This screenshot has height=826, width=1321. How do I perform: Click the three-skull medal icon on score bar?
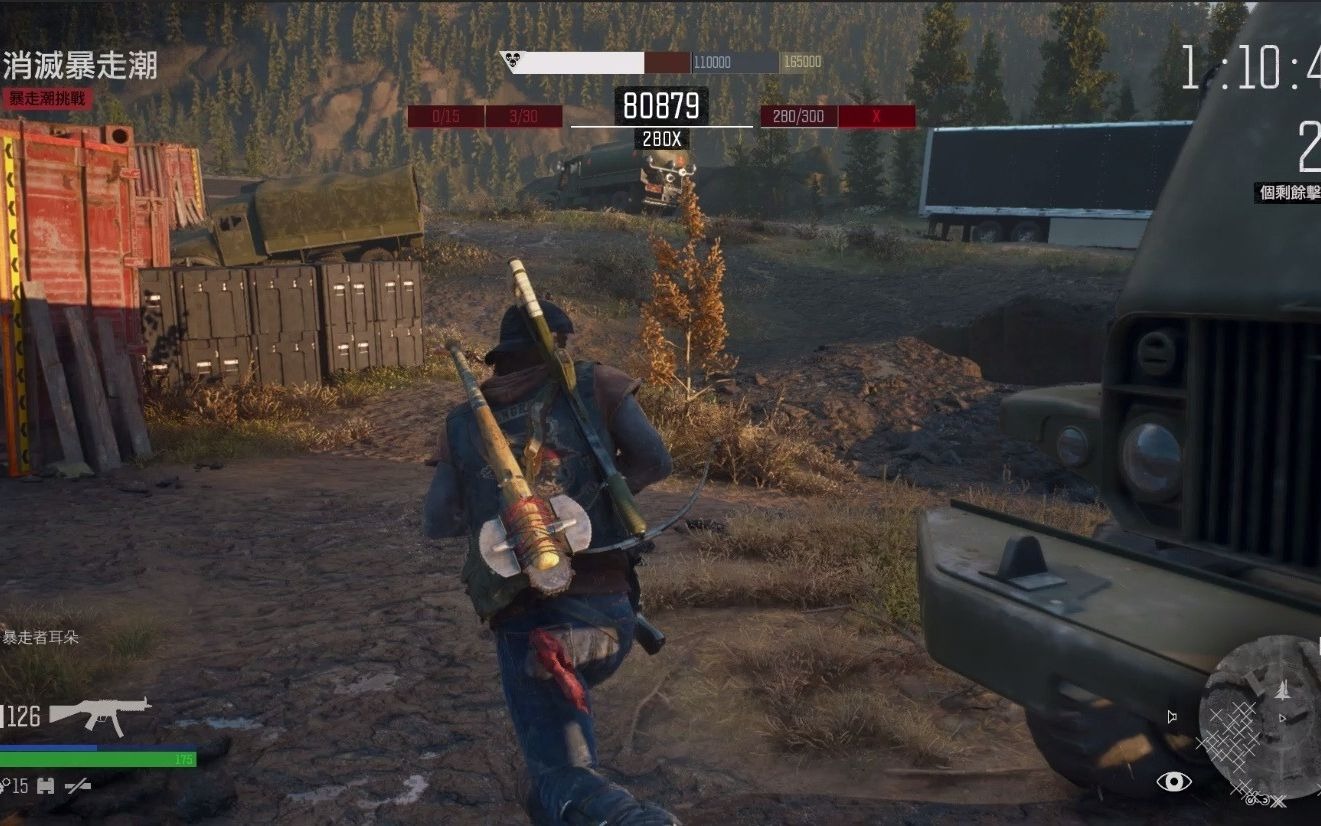512,63
